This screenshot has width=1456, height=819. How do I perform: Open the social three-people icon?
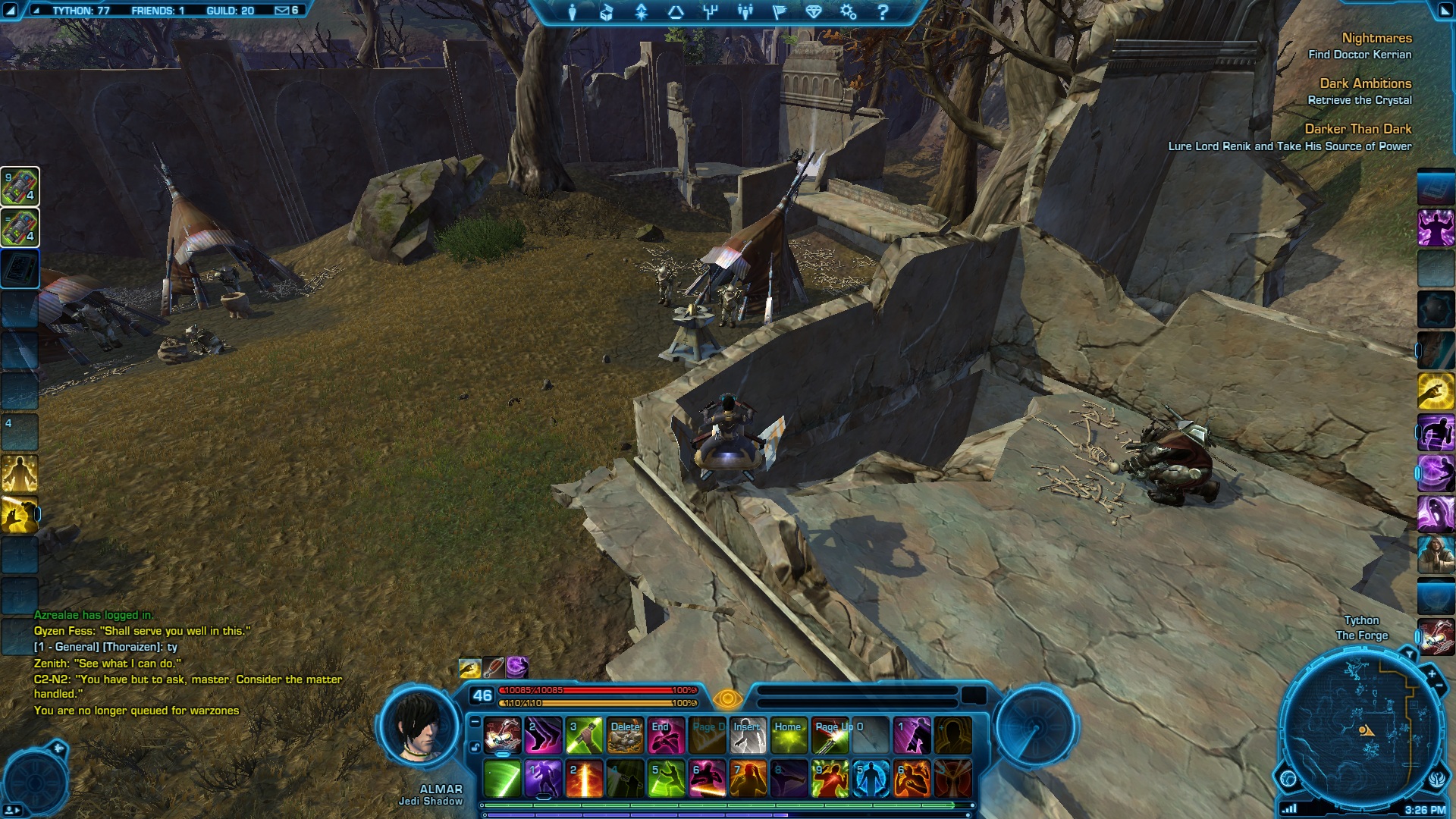[745, 12]
